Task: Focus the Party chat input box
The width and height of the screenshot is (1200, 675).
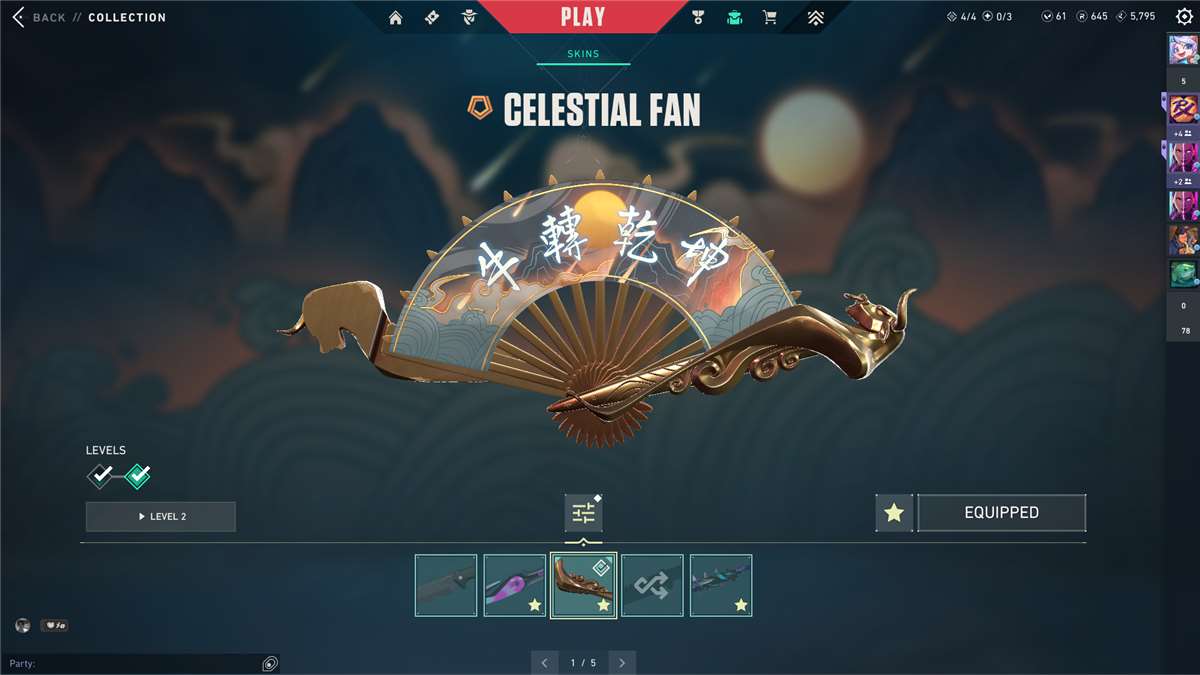Action: pos(130,663)
